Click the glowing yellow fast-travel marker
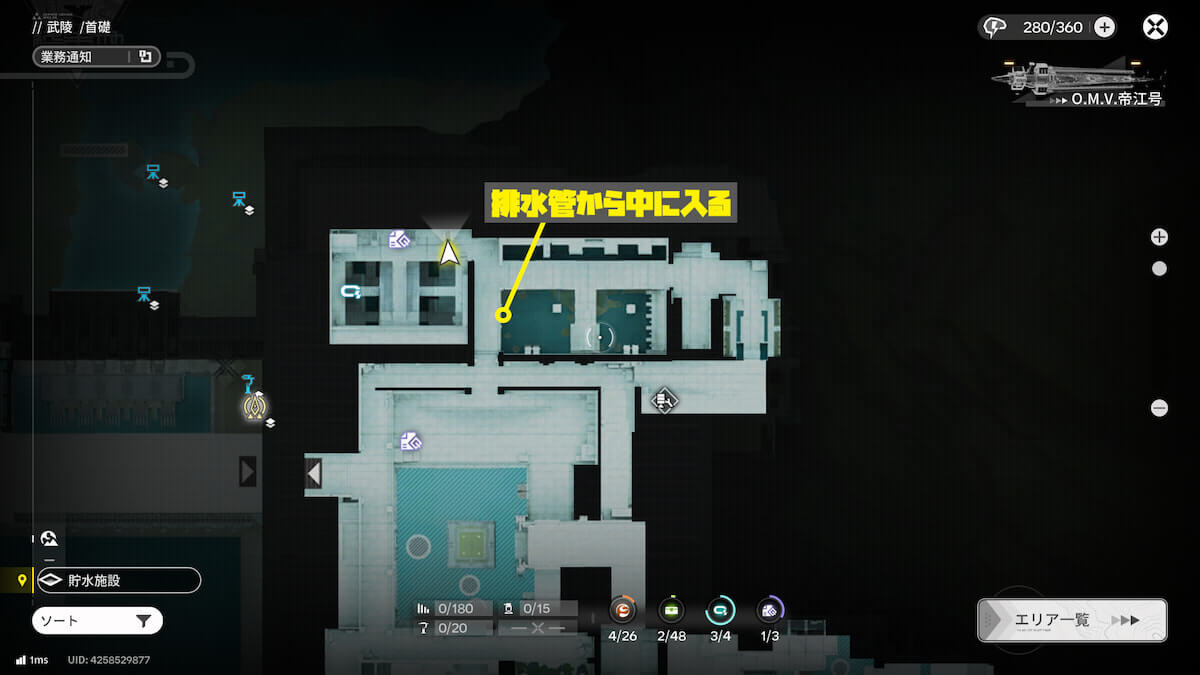Image resolution: width=1200 pixels, height=675 pixels. point(257,404)
